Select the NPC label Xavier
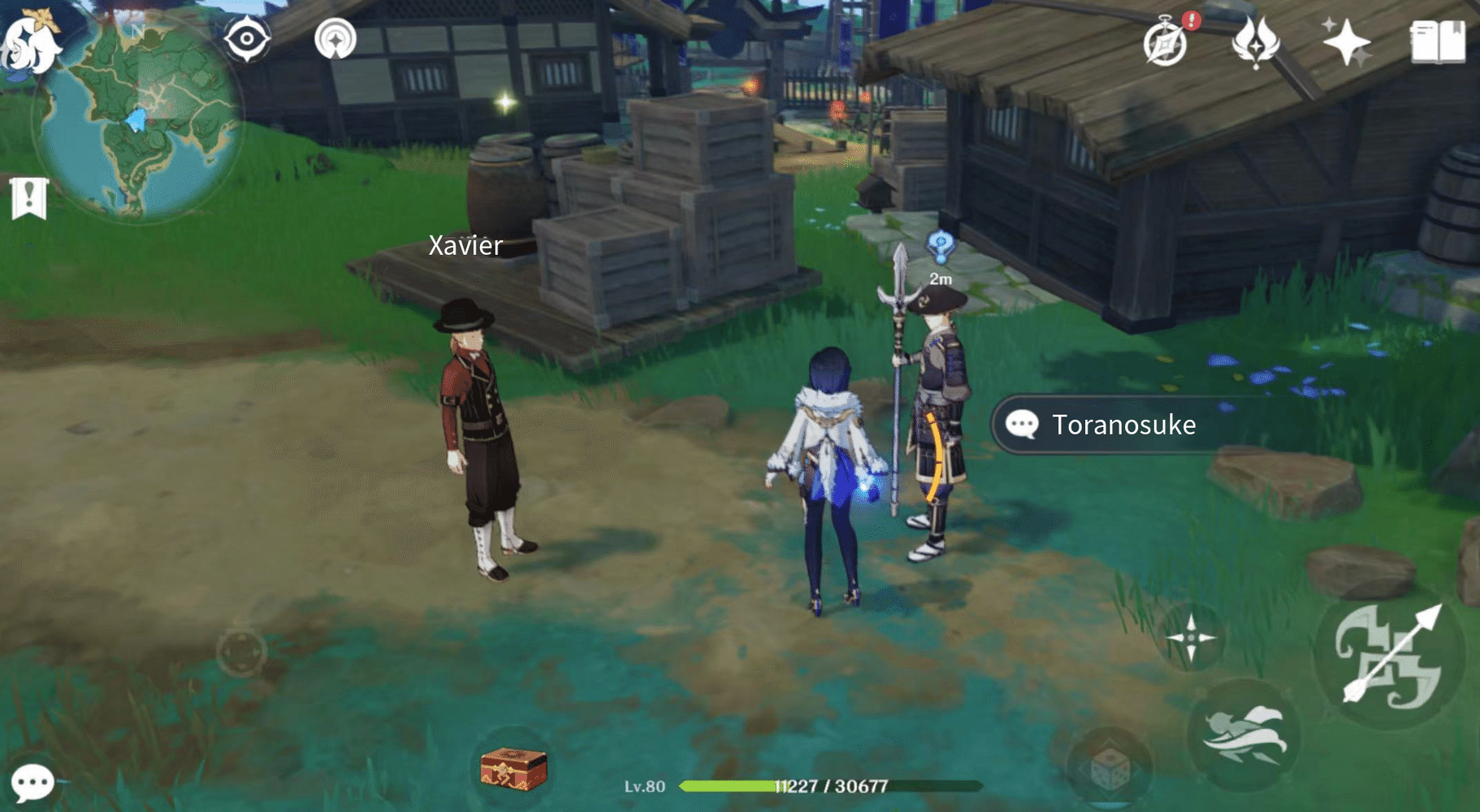1480x812 pixels. click(465, 245)
